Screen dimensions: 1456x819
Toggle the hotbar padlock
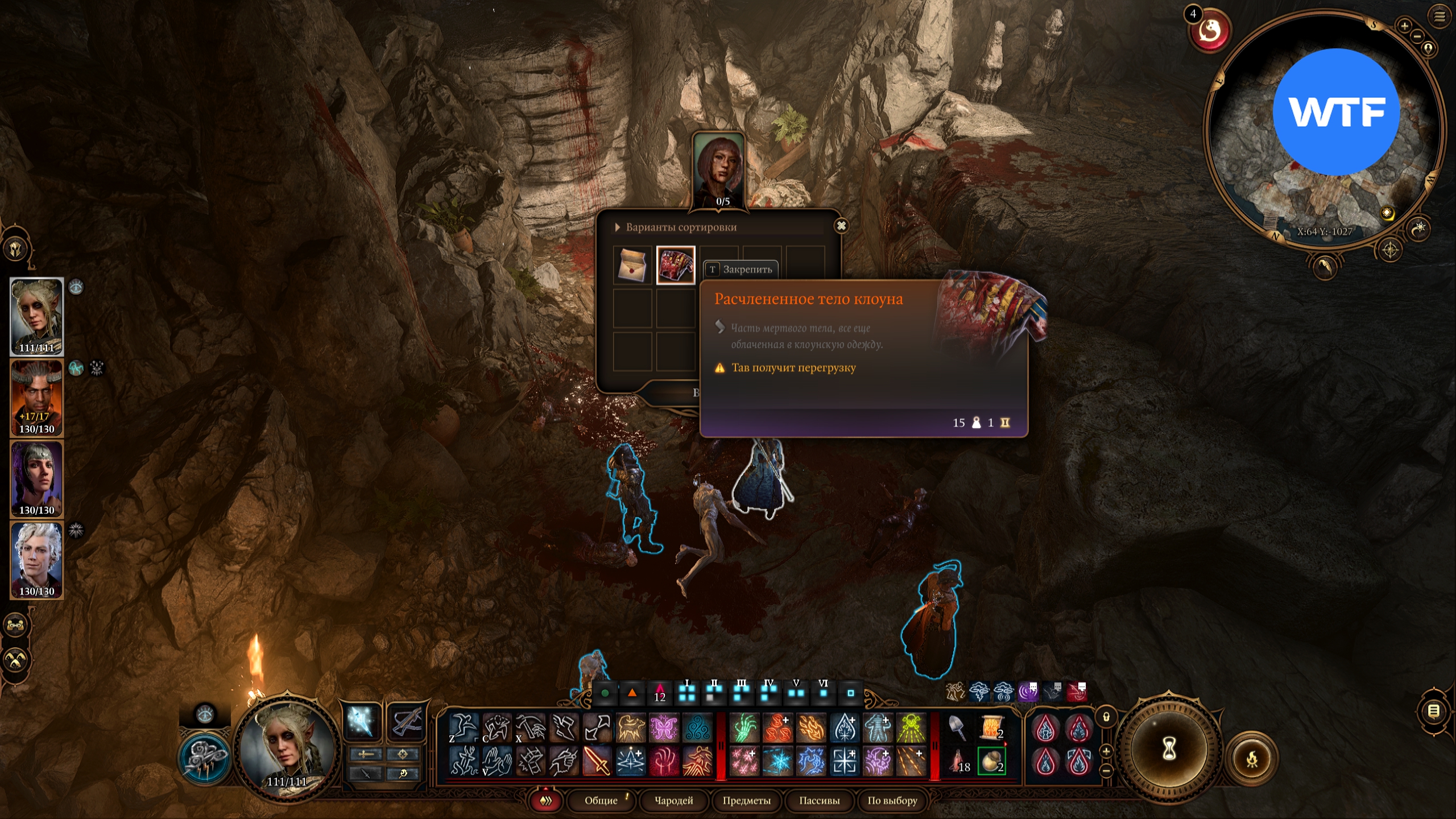click(x=1106, y=717)
